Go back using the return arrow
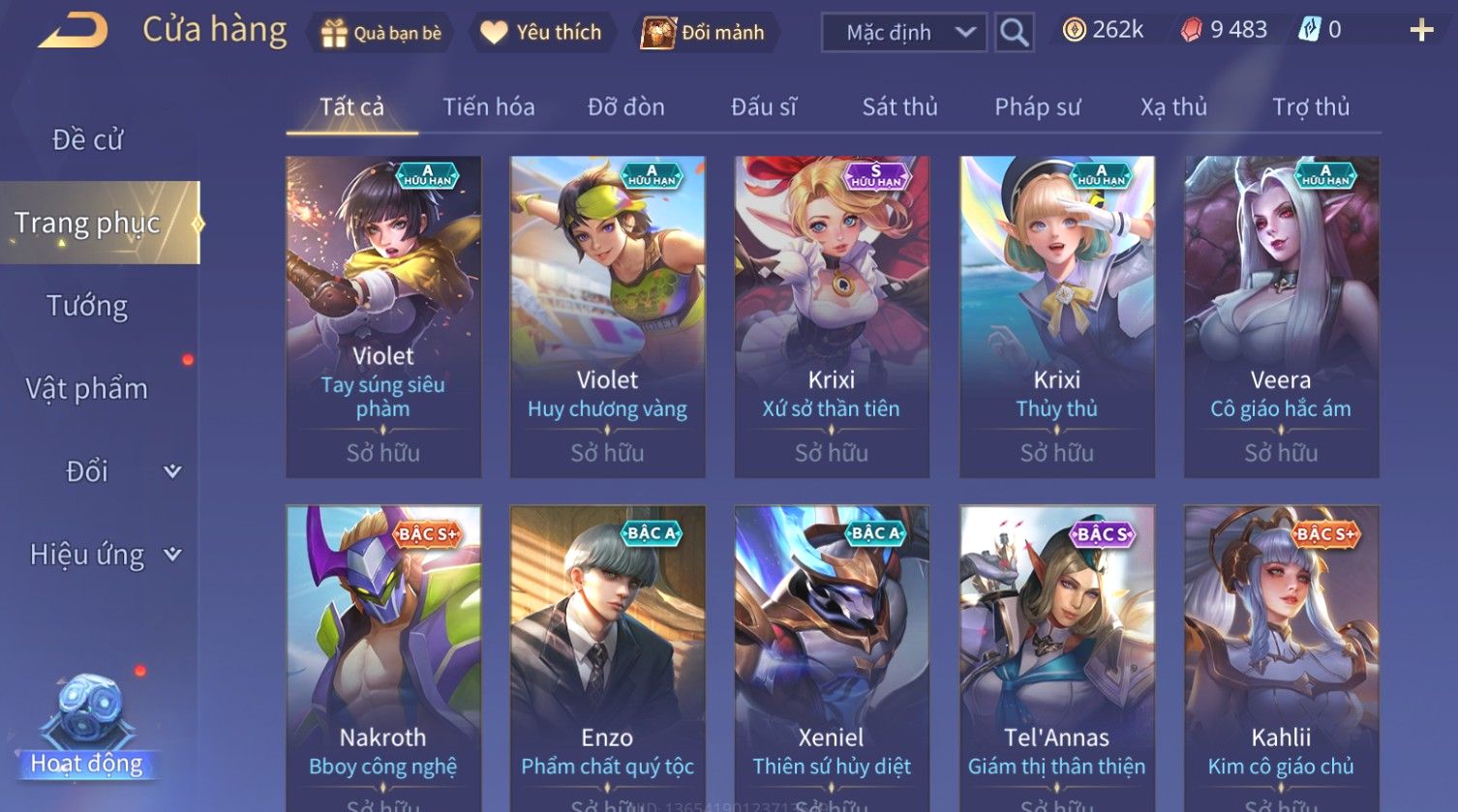The width and height of the screenshot is (1458, 812). (73, 31)
